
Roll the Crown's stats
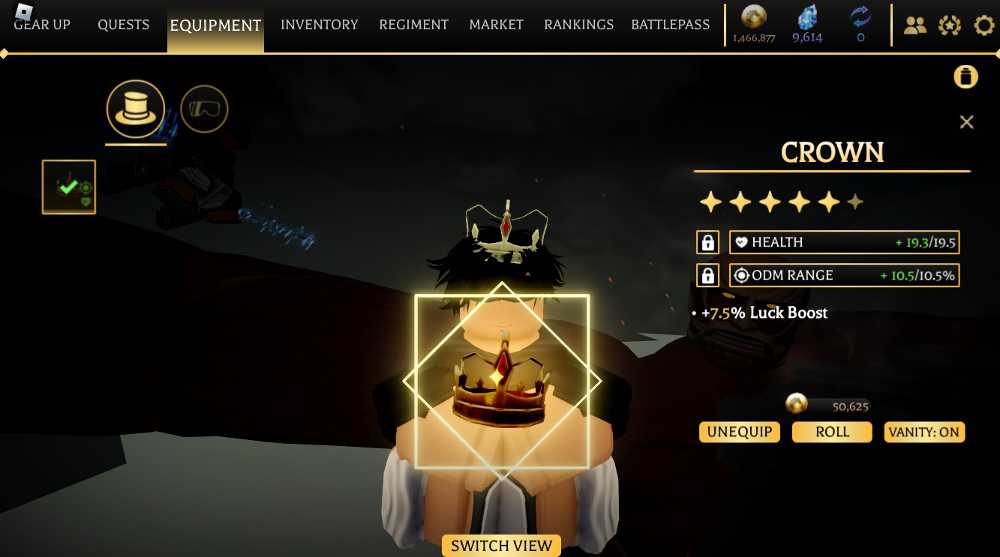[x=832, y=432]
